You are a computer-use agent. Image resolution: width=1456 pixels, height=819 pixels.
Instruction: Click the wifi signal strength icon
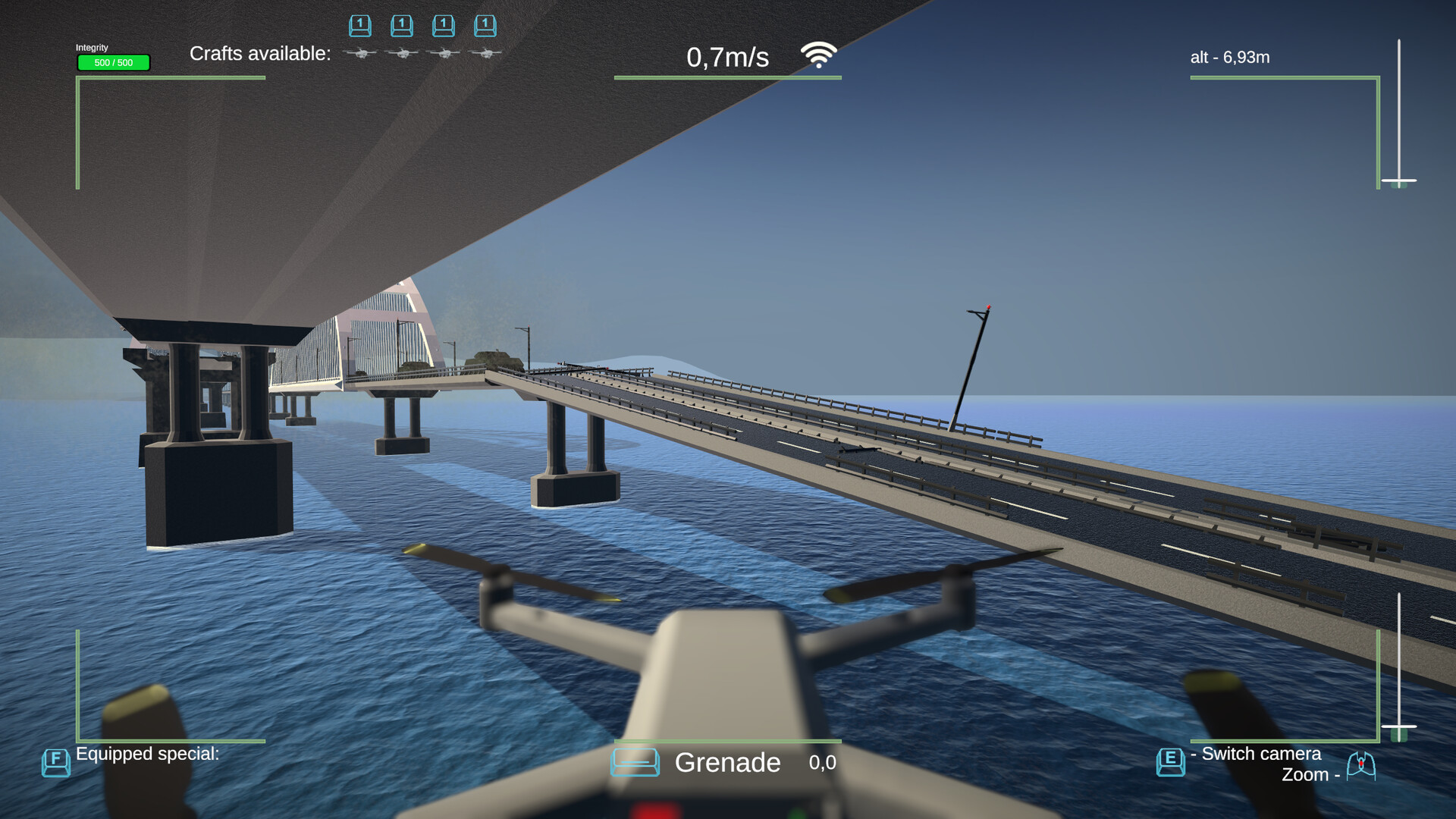click(818, 53)
